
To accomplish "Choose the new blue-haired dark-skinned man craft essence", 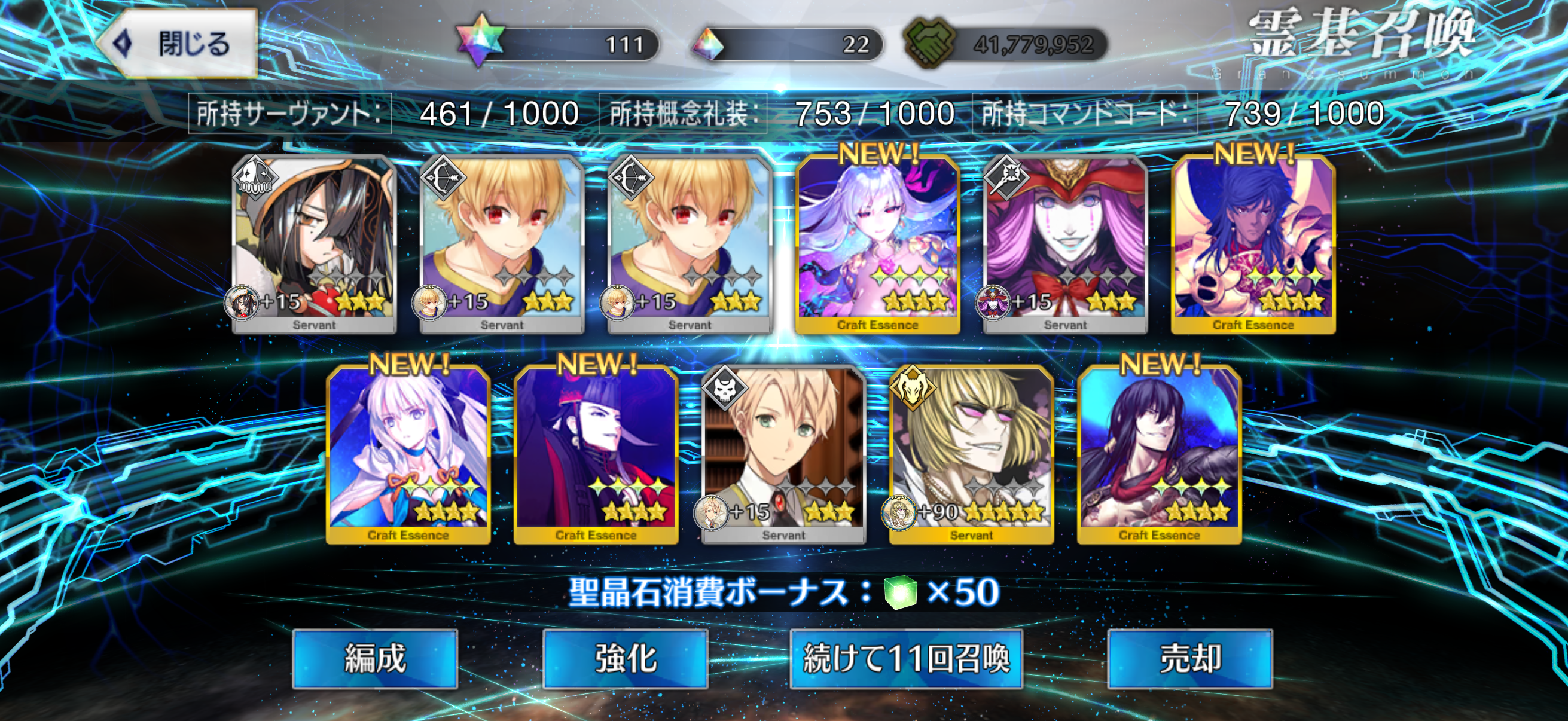I will coord(1253,243).
